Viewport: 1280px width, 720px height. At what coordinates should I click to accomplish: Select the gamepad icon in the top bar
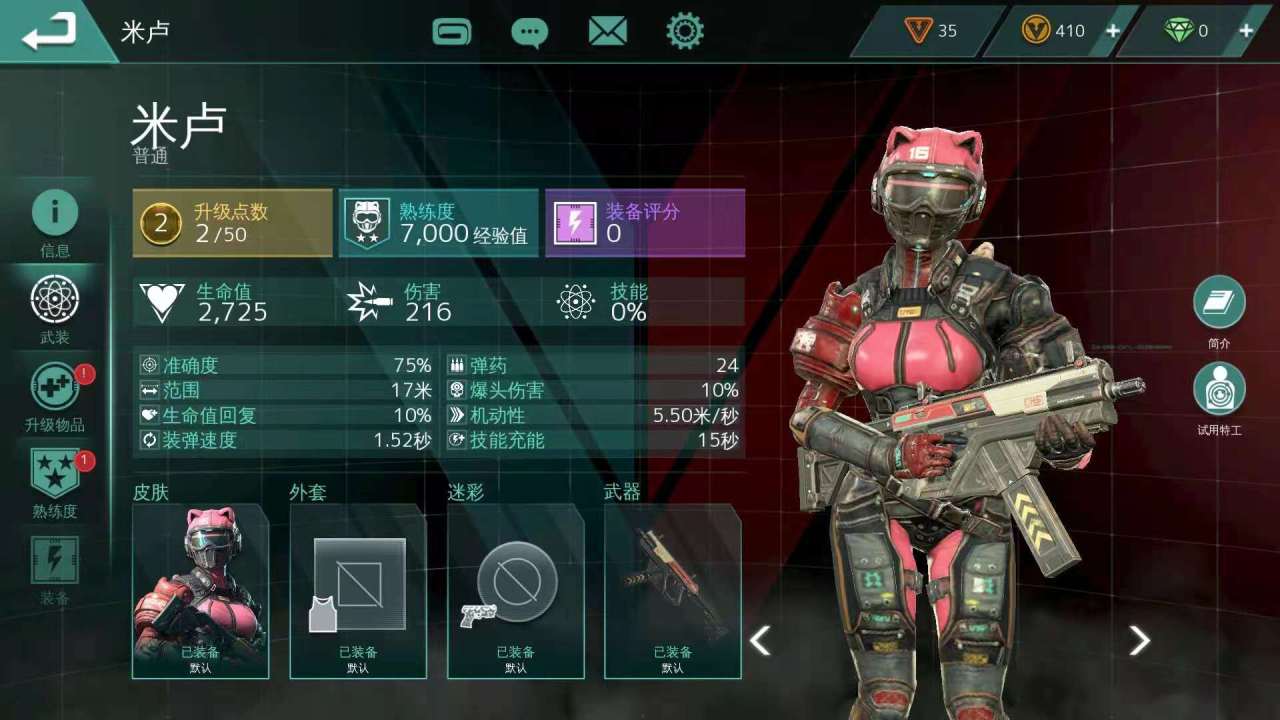[x=453, y=31]
